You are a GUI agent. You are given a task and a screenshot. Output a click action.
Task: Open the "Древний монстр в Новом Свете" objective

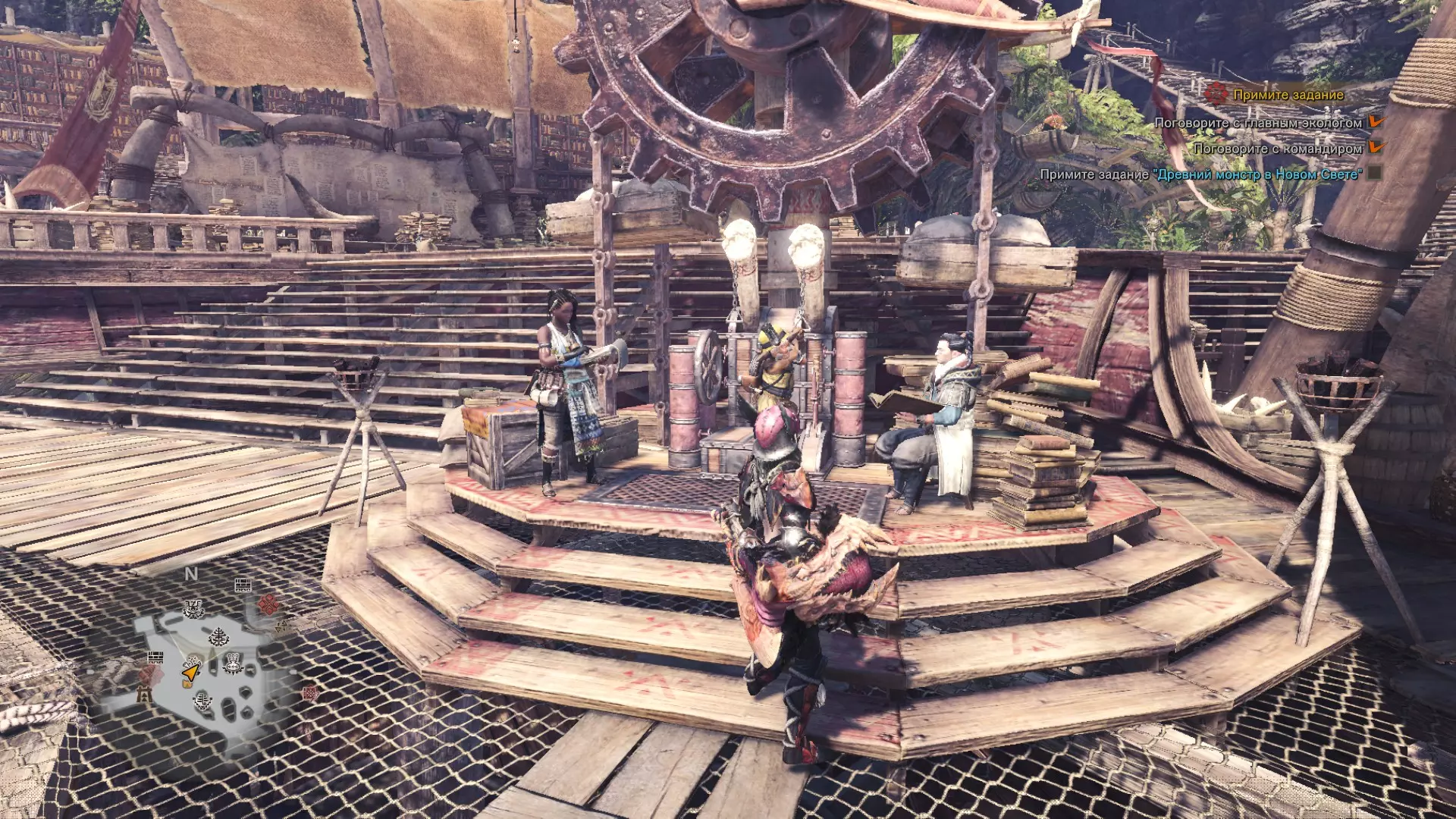(1257, 174)
